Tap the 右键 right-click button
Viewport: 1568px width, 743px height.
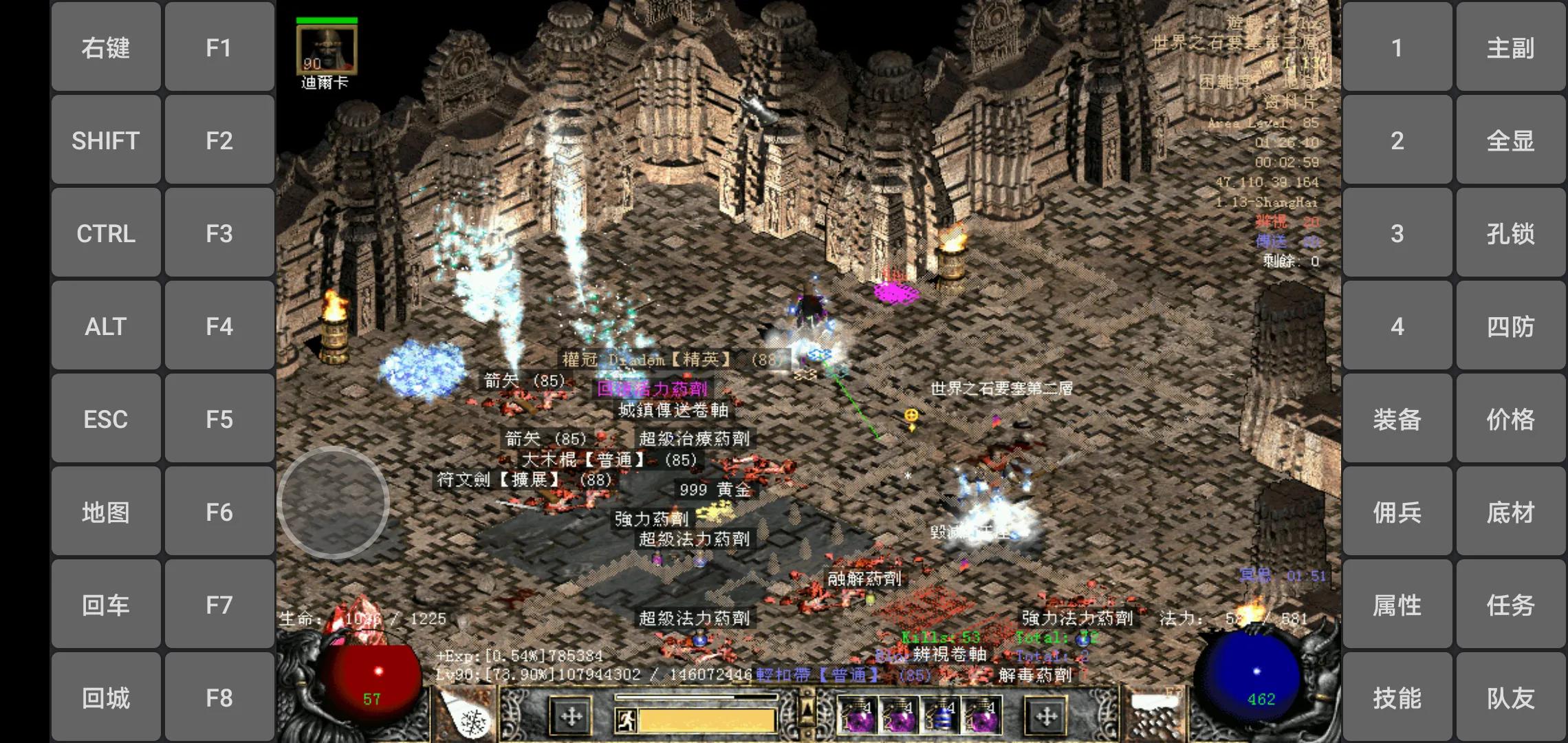click(x=106, y=47)
